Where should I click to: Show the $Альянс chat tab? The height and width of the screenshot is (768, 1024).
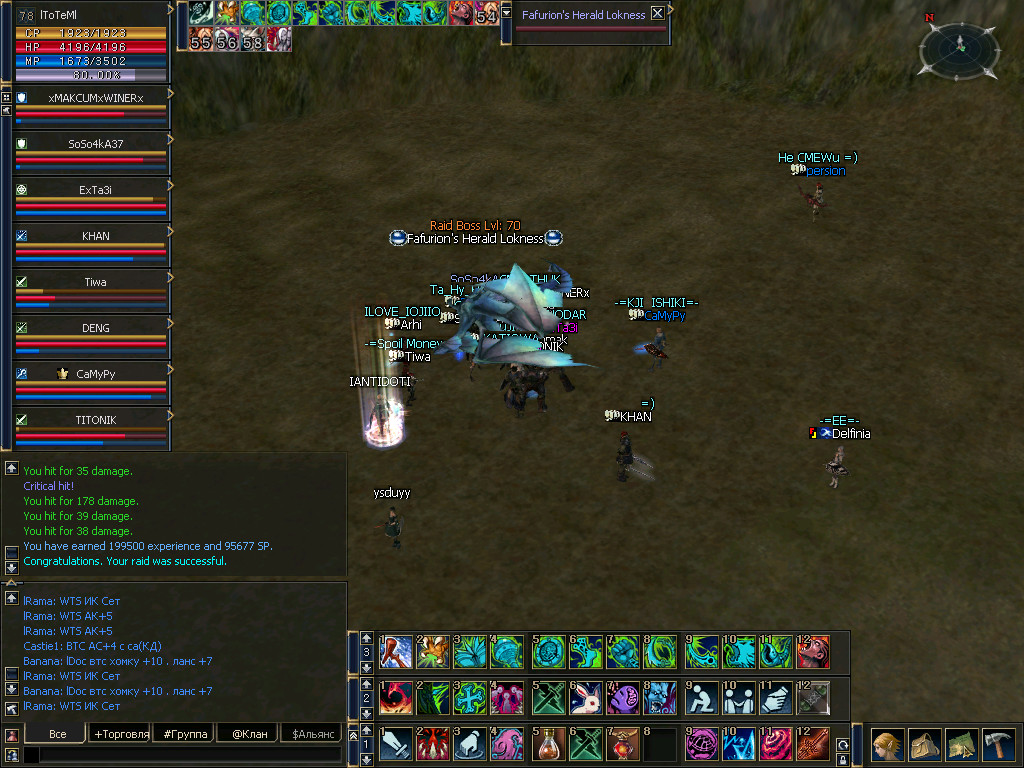310,734
